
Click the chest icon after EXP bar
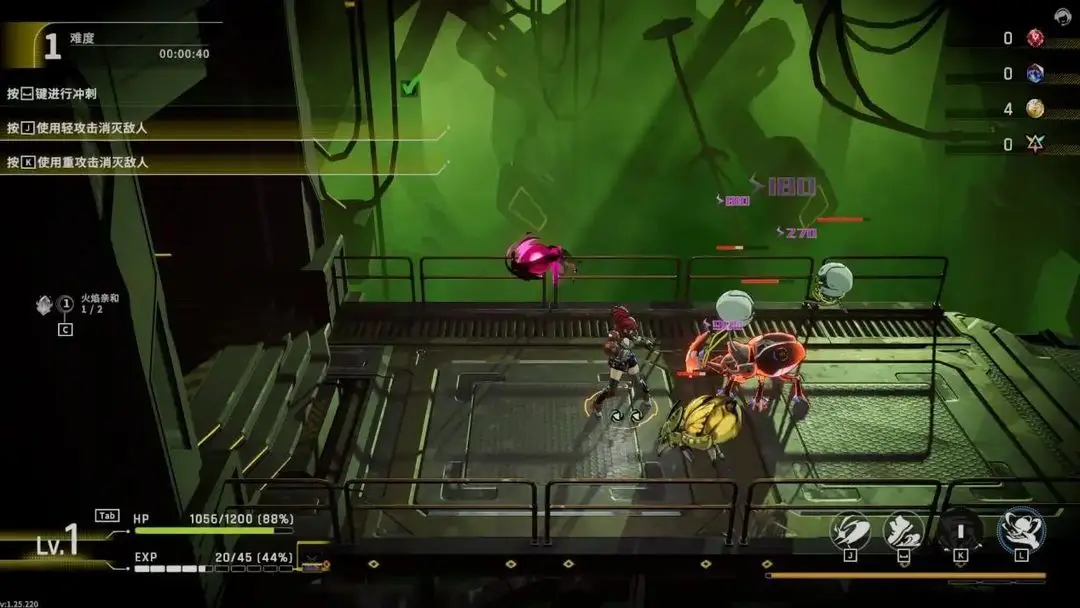[314, 565]
